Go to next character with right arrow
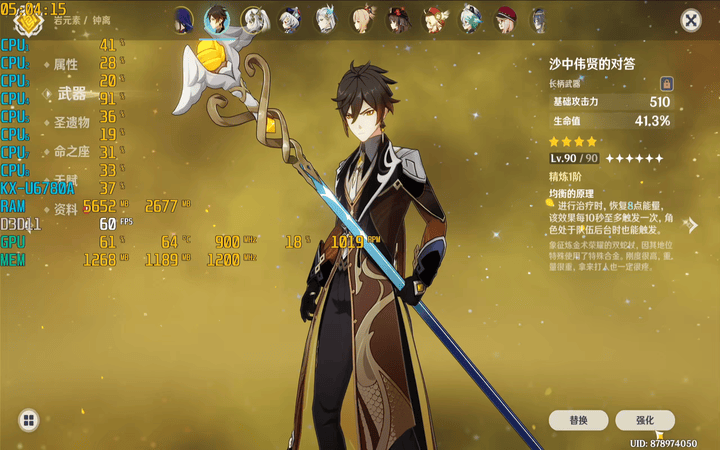This screenshot has height=450, width=720. [692, 225]
